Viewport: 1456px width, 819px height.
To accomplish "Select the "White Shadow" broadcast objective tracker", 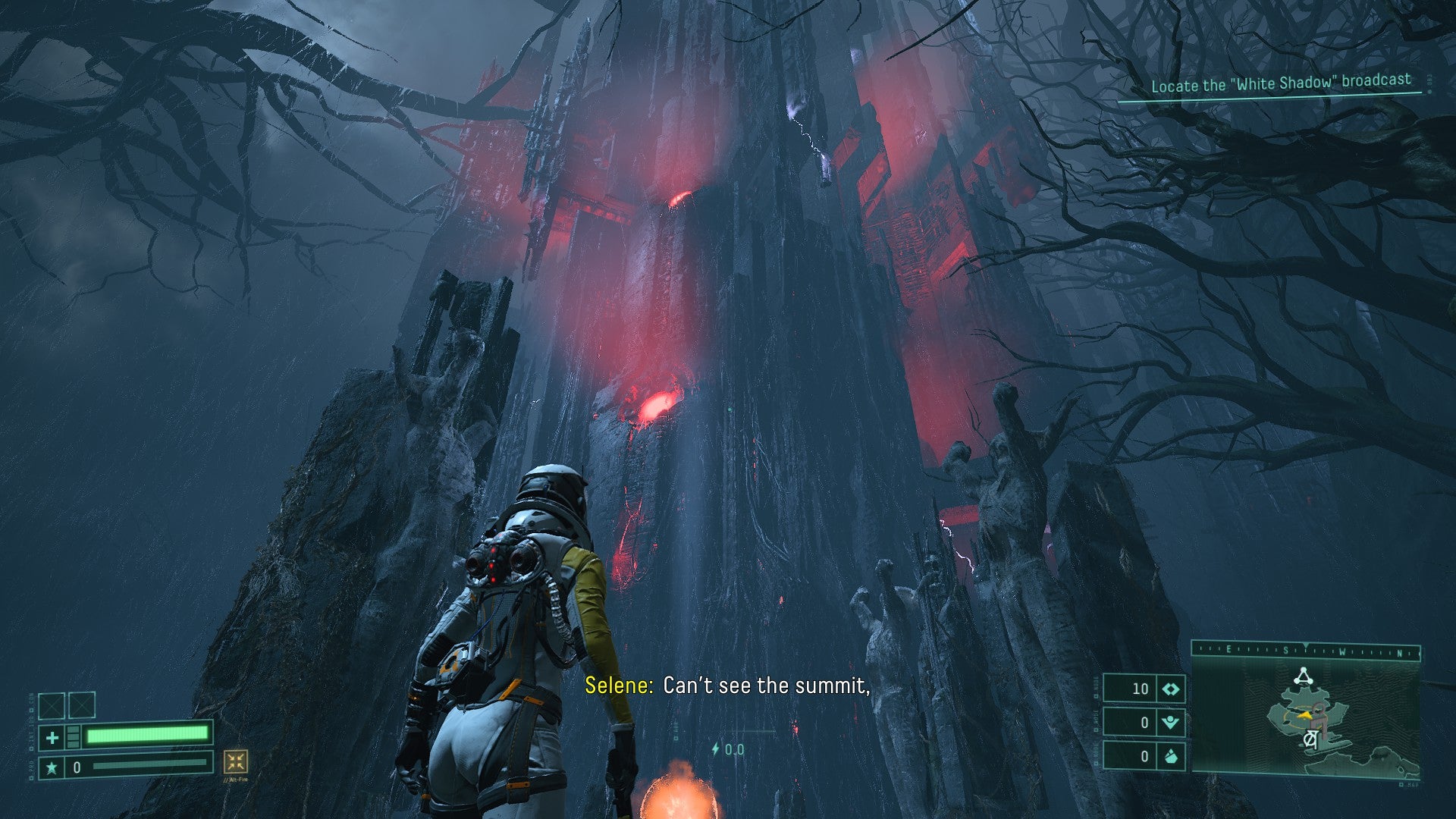I will coord(1281,83).
